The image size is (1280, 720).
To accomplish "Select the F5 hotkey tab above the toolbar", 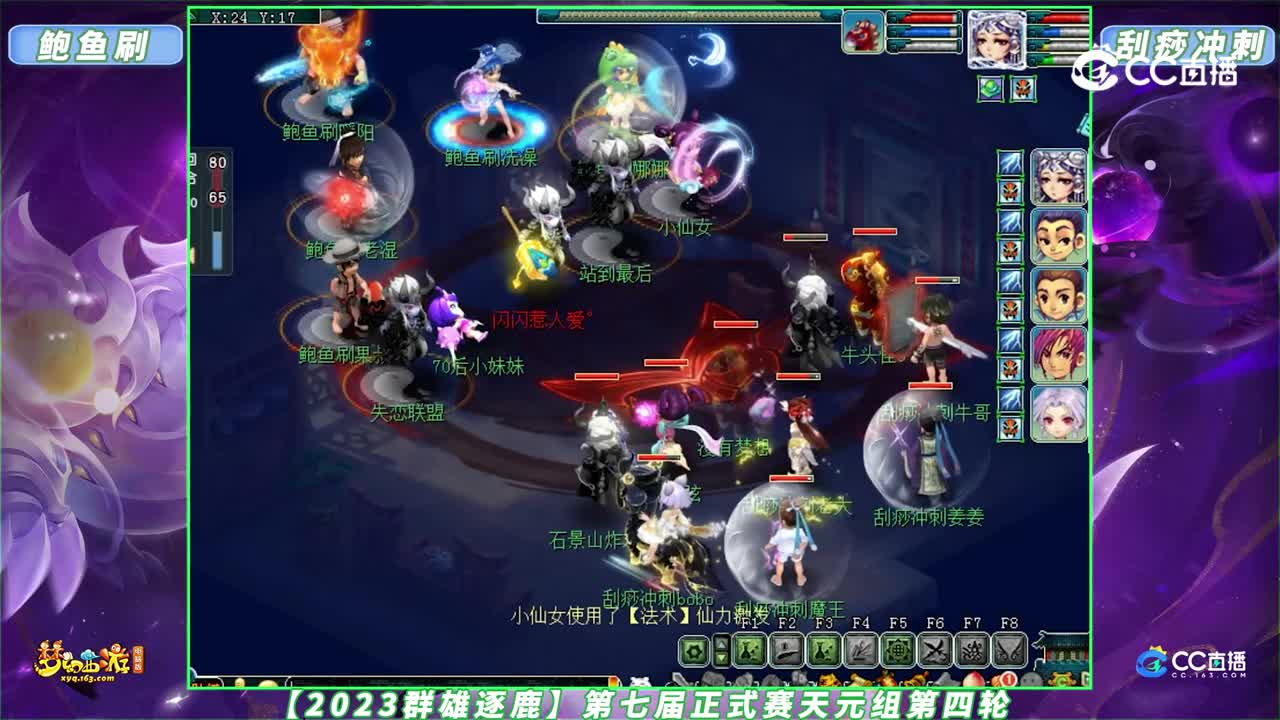I will (898, 625).
